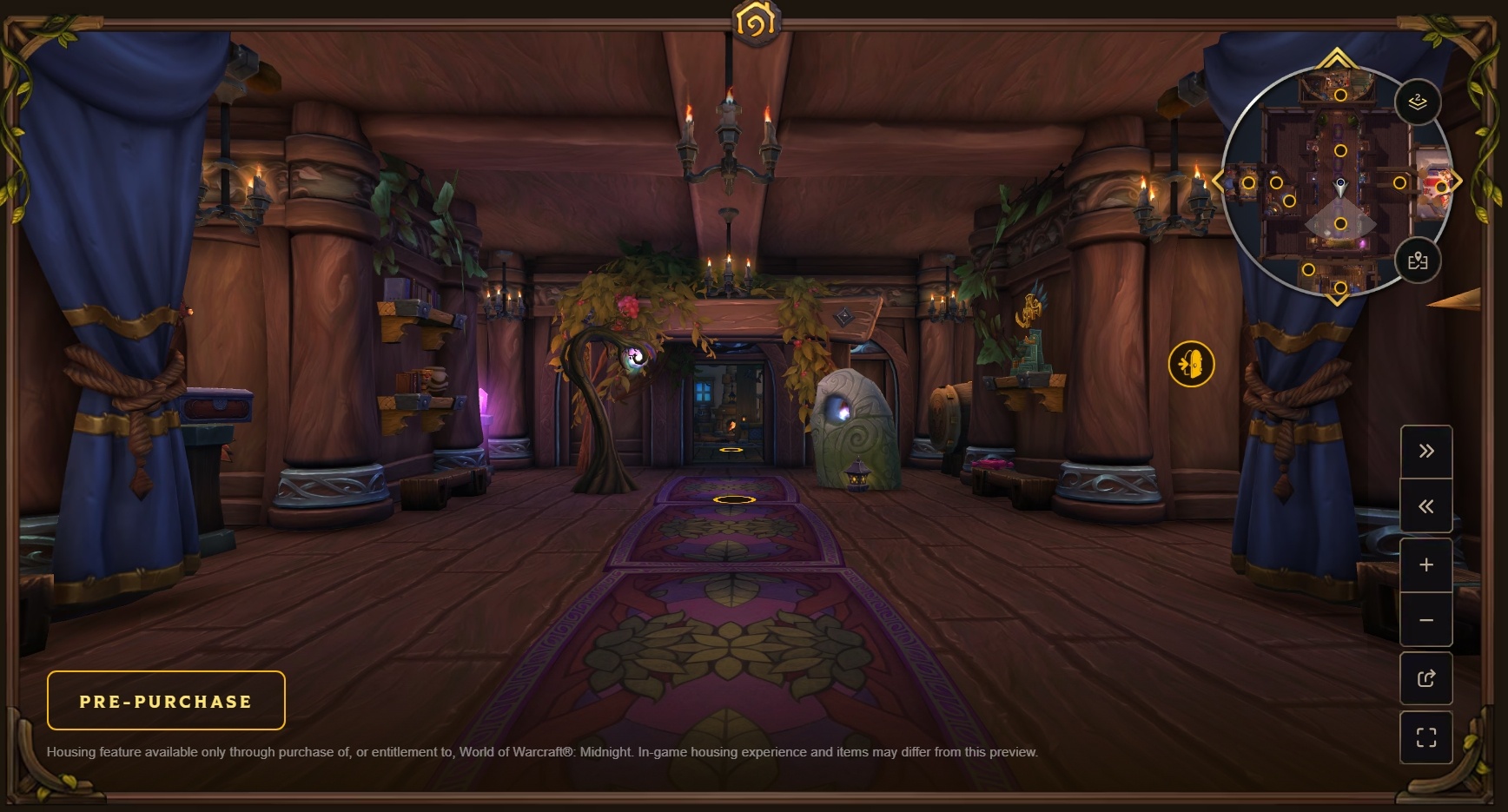Toggle fullscreen view with the brackets icon
This screenshot has width=1508, height=812.
pyautogui.click(x=1425, y=736)
